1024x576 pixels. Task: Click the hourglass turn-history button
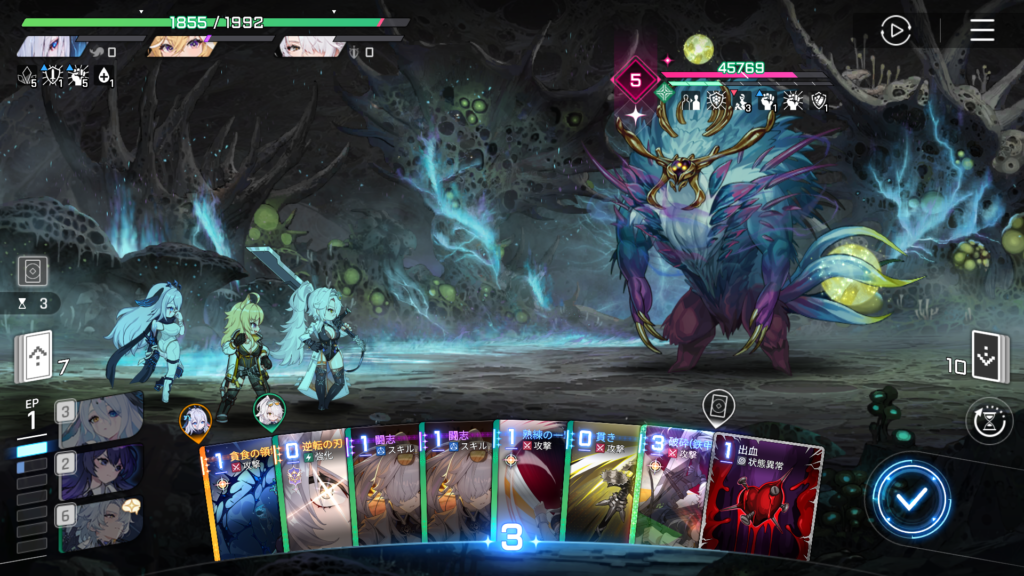coord(988,420)
